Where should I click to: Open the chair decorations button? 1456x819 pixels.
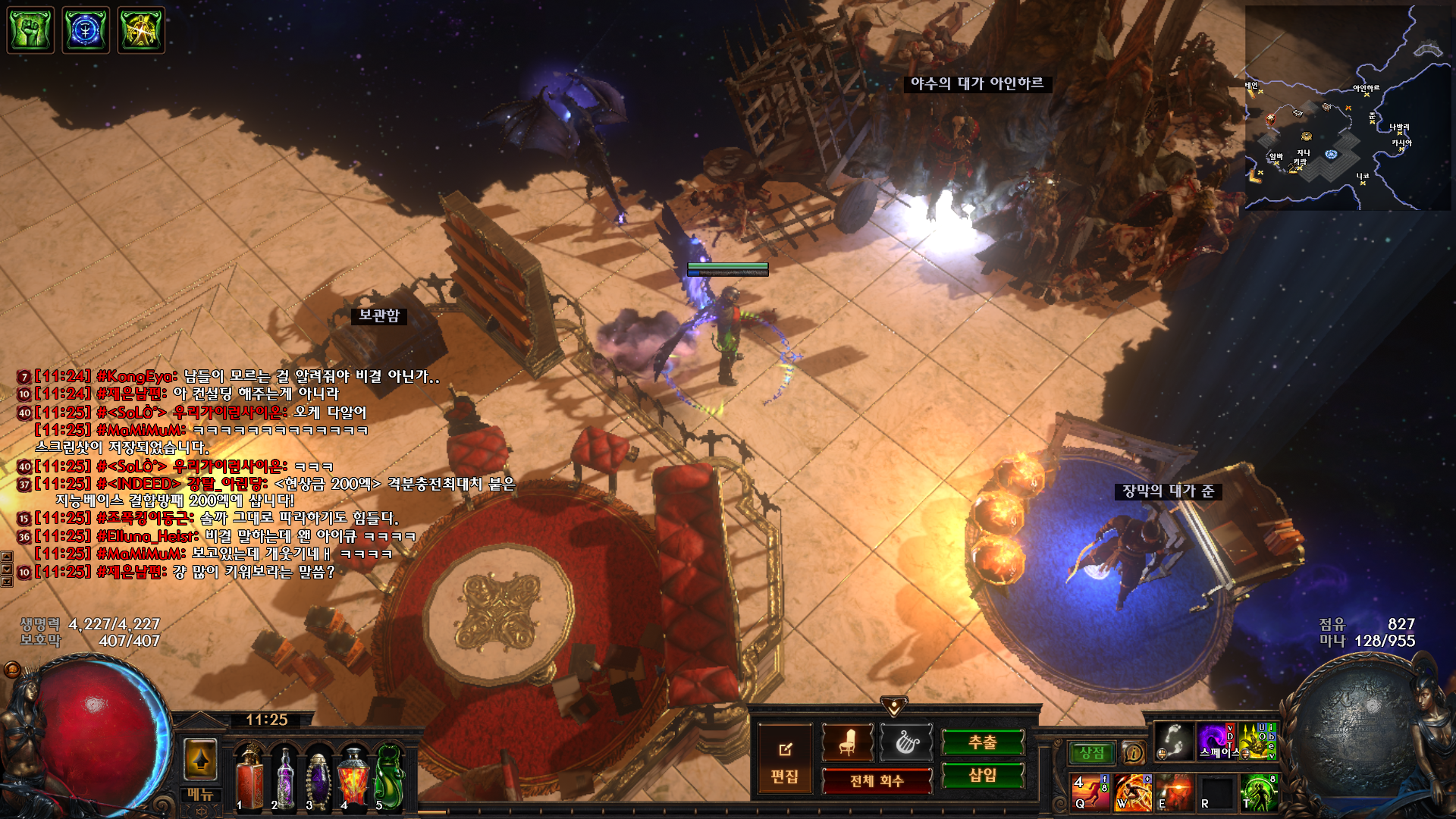tap(848, 742)
